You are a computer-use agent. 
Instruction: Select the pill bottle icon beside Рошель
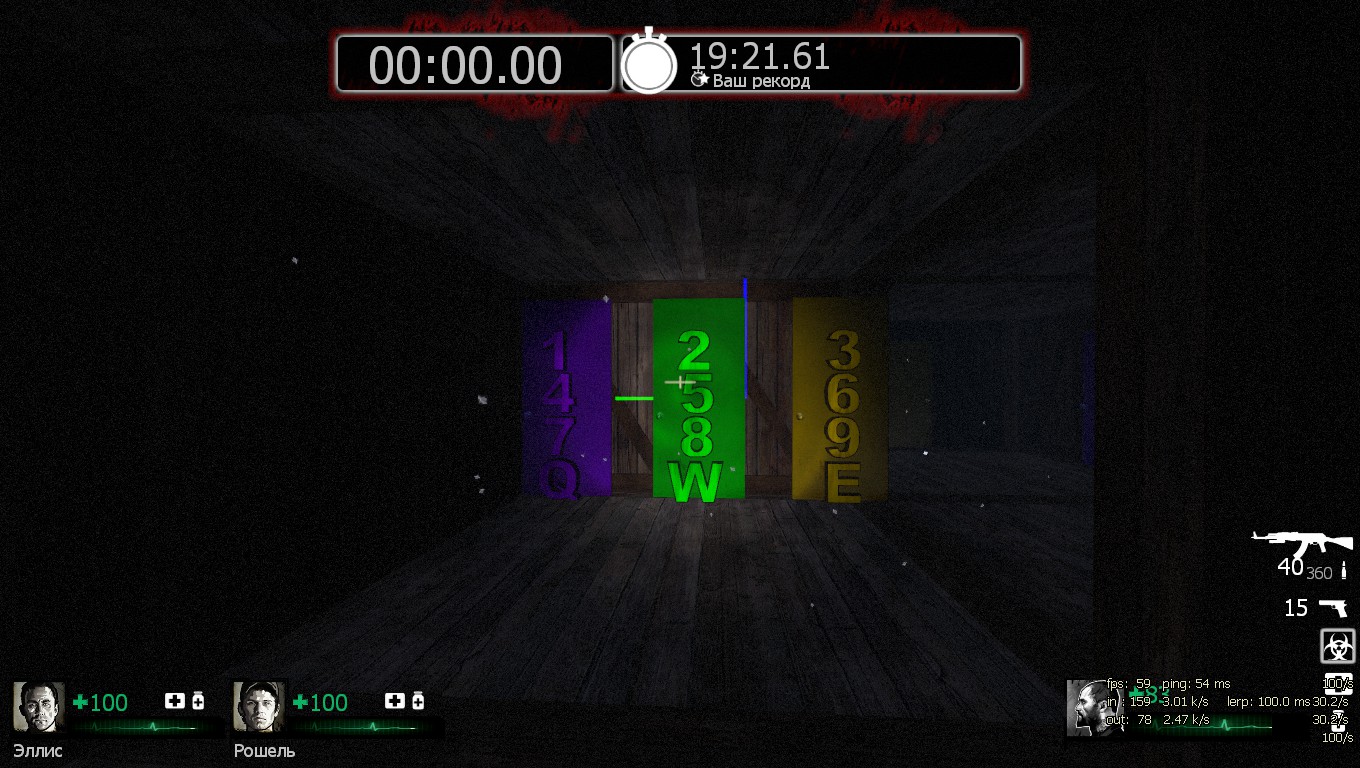pos(418,701)
